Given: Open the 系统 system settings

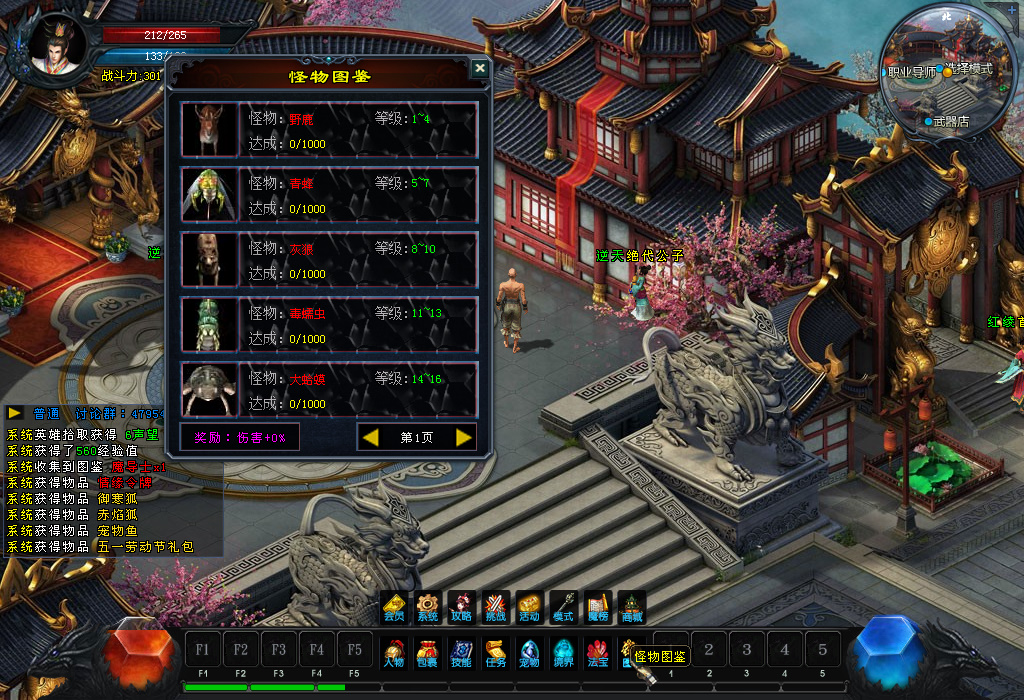Looking at the screenshot, I should [x=428, y=608].
